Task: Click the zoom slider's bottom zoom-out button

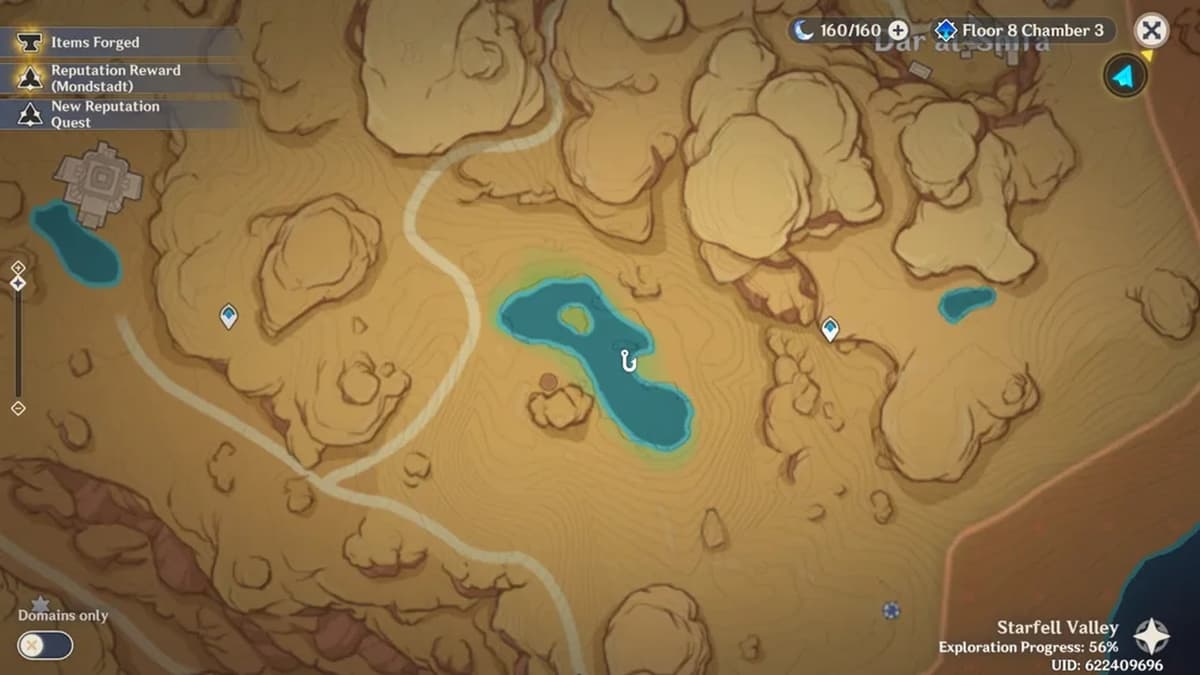Action: click(x=18, y=408)
